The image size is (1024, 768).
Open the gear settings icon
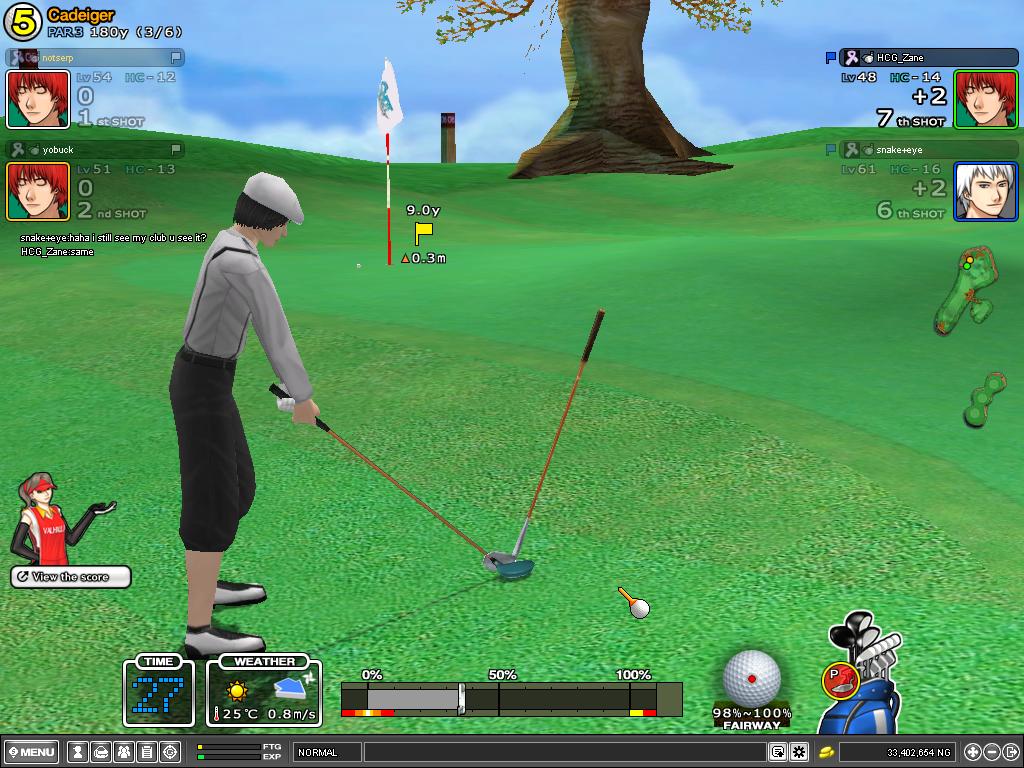(x=799, y=752)
